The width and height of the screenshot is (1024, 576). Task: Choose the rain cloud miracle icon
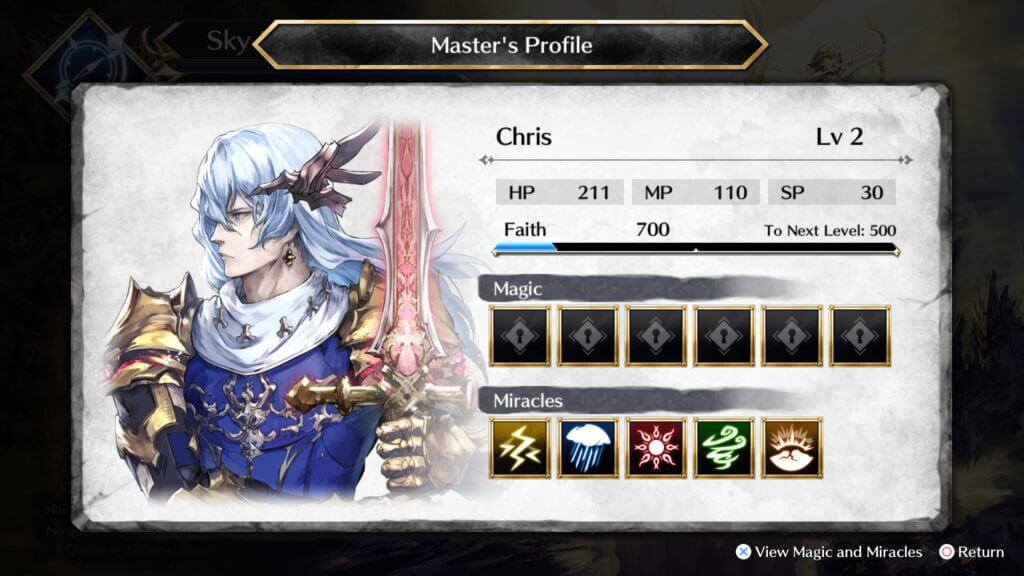point(588,447)
